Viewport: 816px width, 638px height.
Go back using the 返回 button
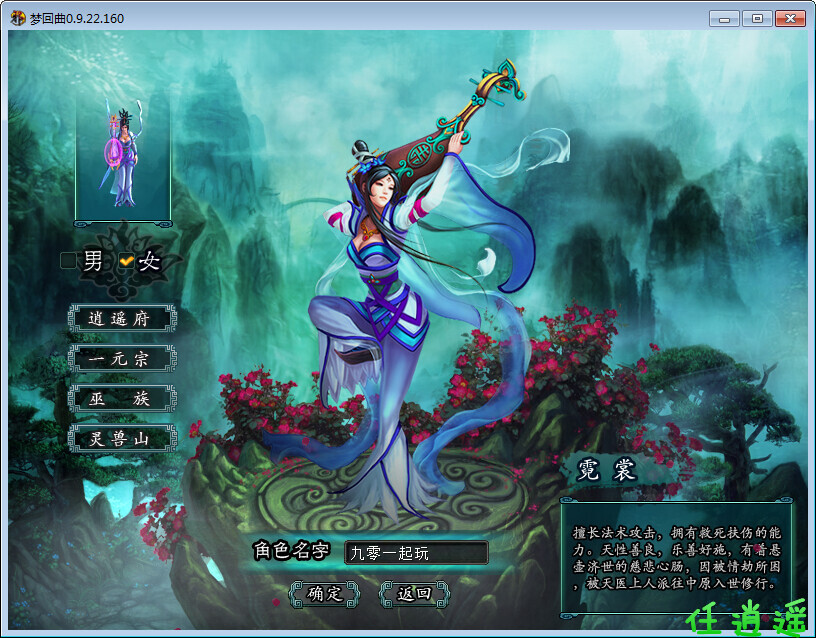pos(414,593)
